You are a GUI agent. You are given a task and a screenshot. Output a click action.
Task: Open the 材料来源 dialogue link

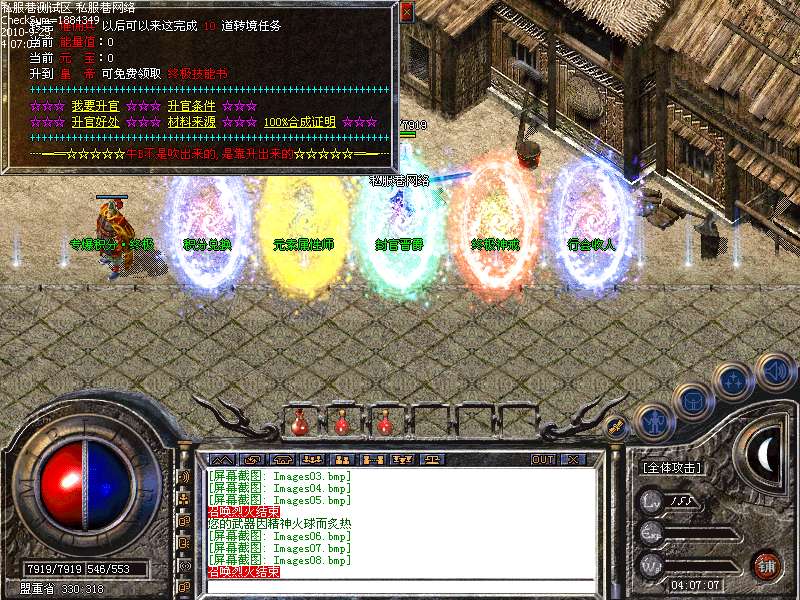(x=191, y=122)
